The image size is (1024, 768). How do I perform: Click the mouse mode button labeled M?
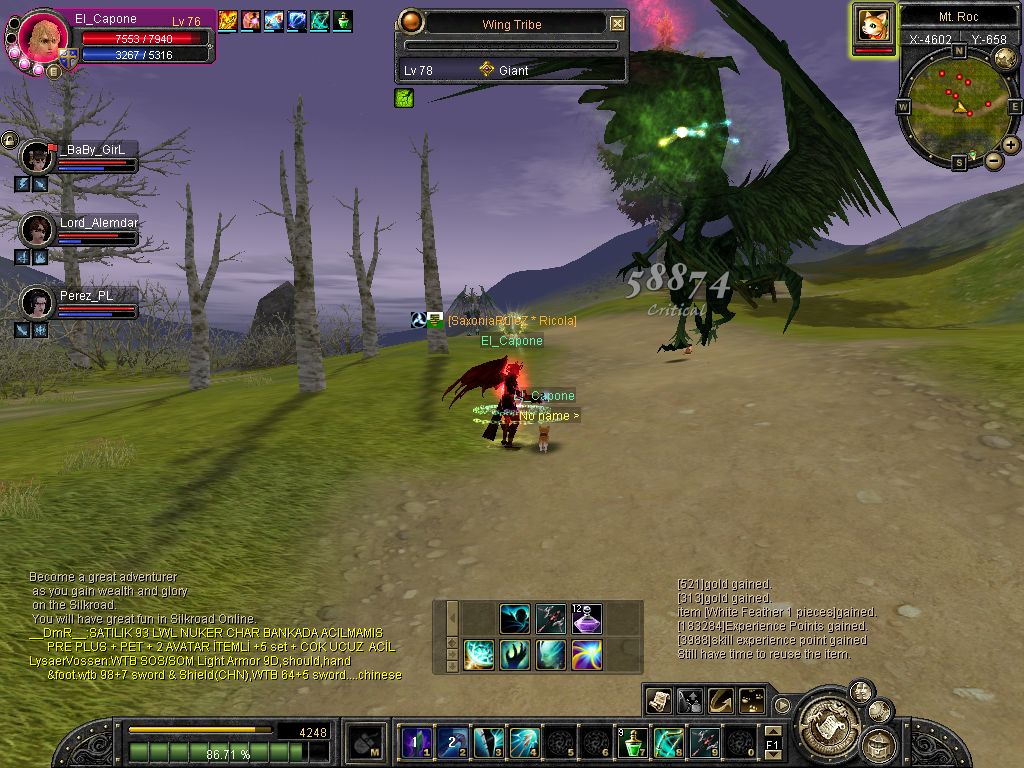pos(367,744)
